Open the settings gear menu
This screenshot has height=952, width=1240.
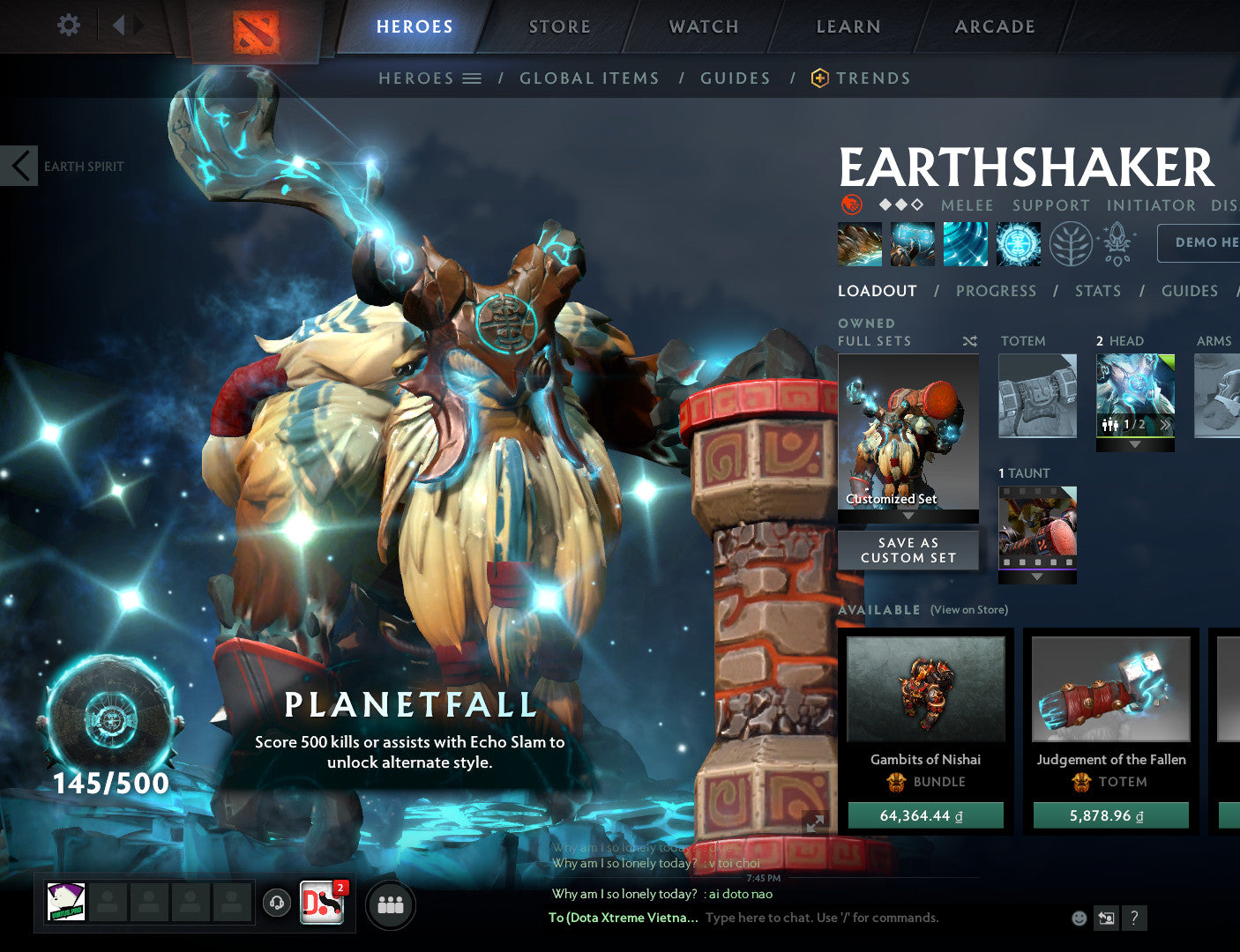[x=67, y=26]
